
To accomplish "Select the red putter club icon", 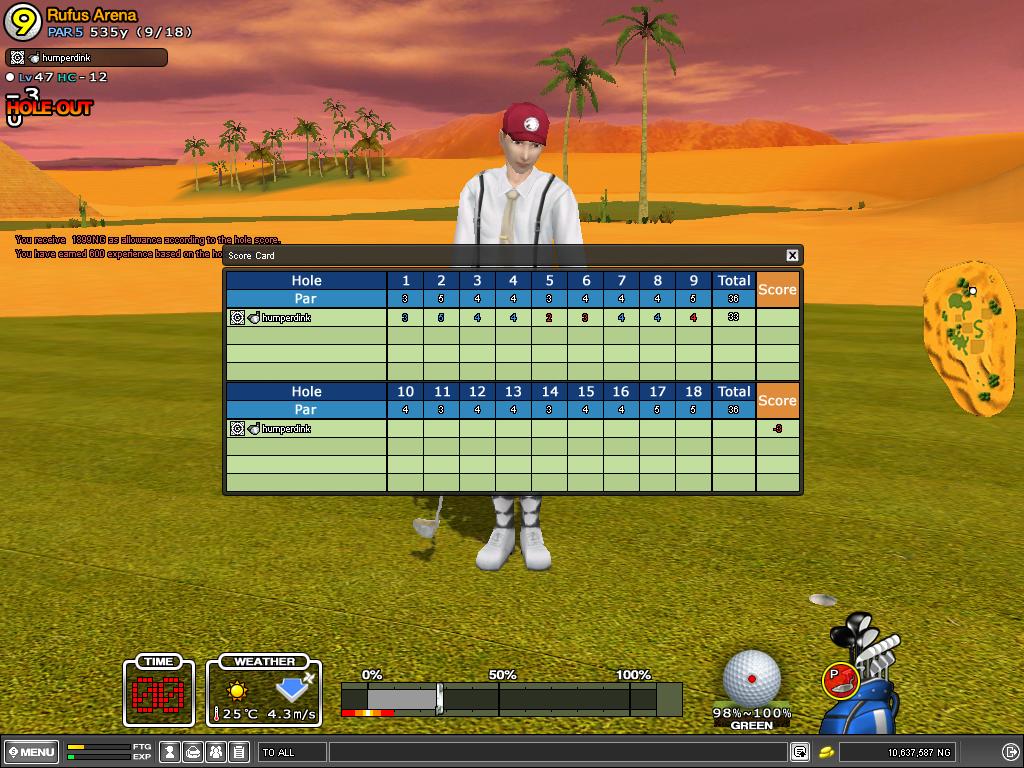I will click(x=839, y=681).
